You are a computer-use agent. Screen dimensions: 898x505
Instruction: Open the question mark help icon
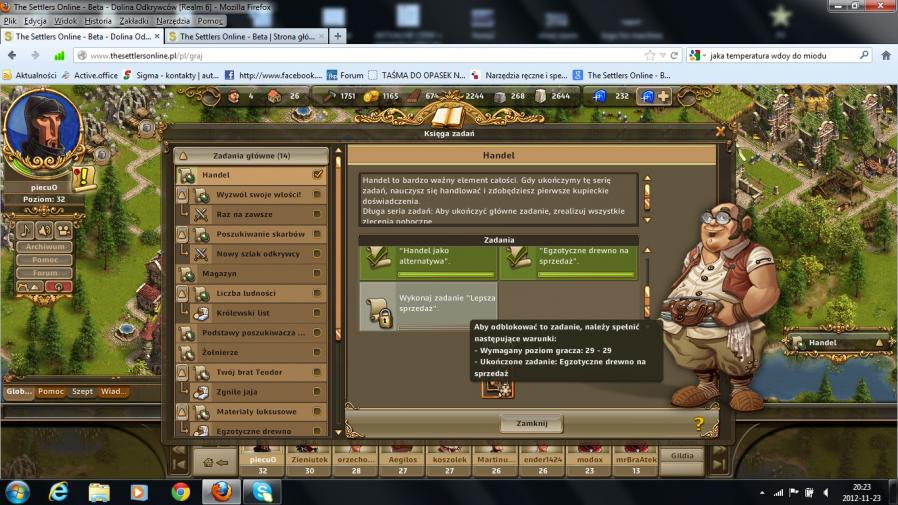pyautogui.click(x=698, y=424)
